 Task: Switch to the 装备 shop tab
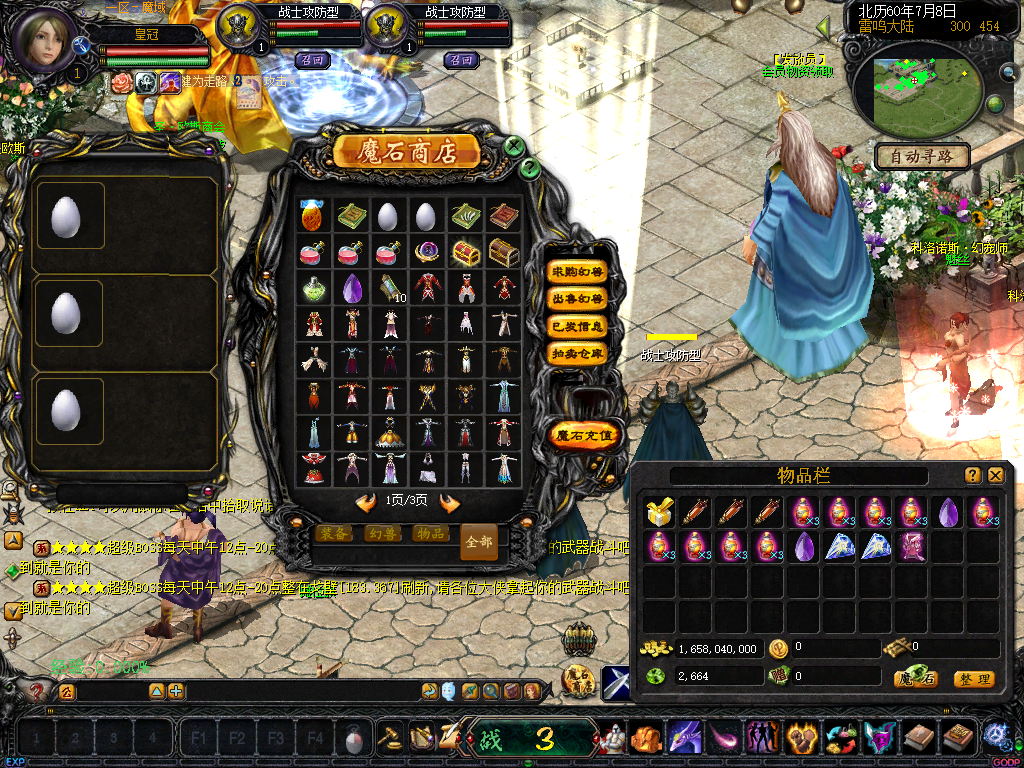334,534
